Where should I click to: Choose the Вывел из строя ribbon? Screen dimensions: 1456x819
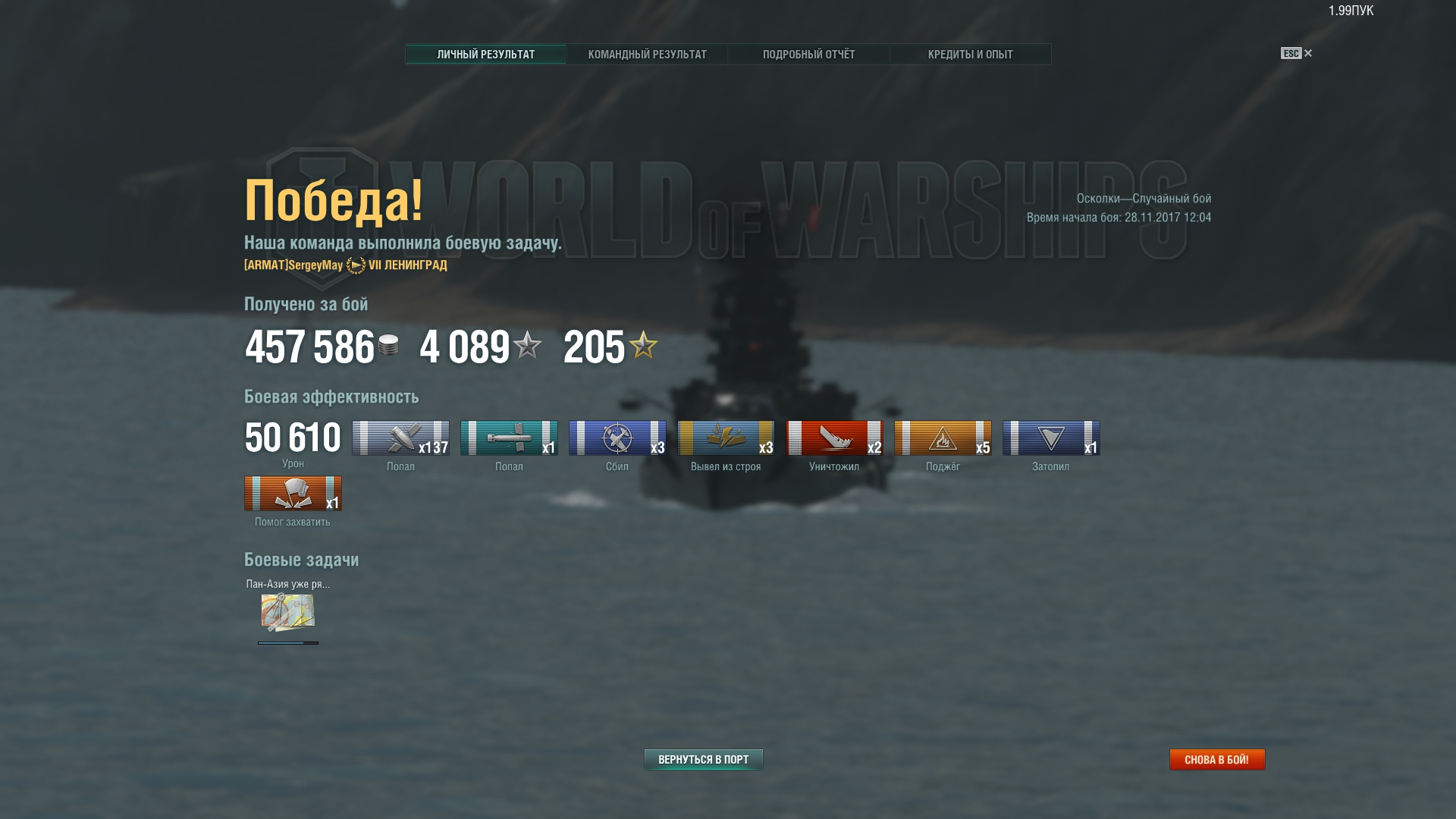[726, 438]
